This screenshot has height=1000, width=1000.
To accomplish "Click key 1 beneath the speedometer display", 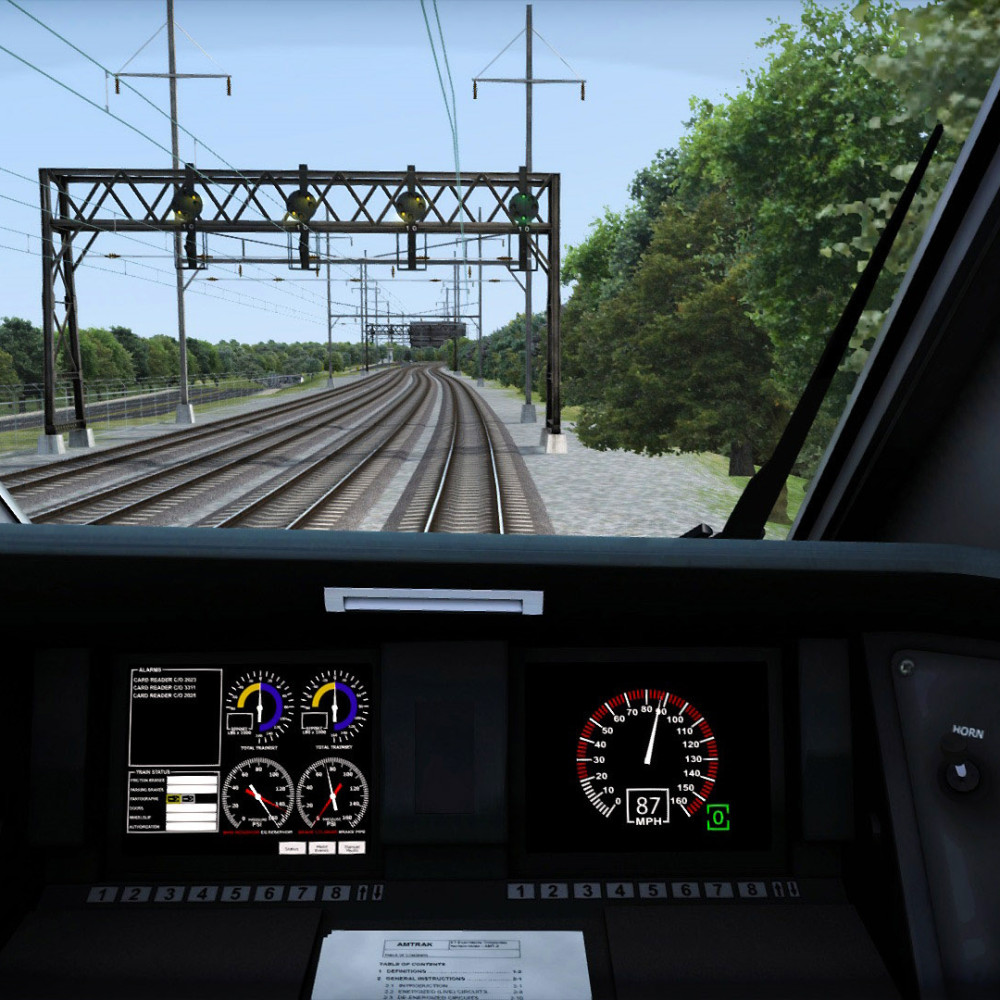I will (x=521, y=891).
